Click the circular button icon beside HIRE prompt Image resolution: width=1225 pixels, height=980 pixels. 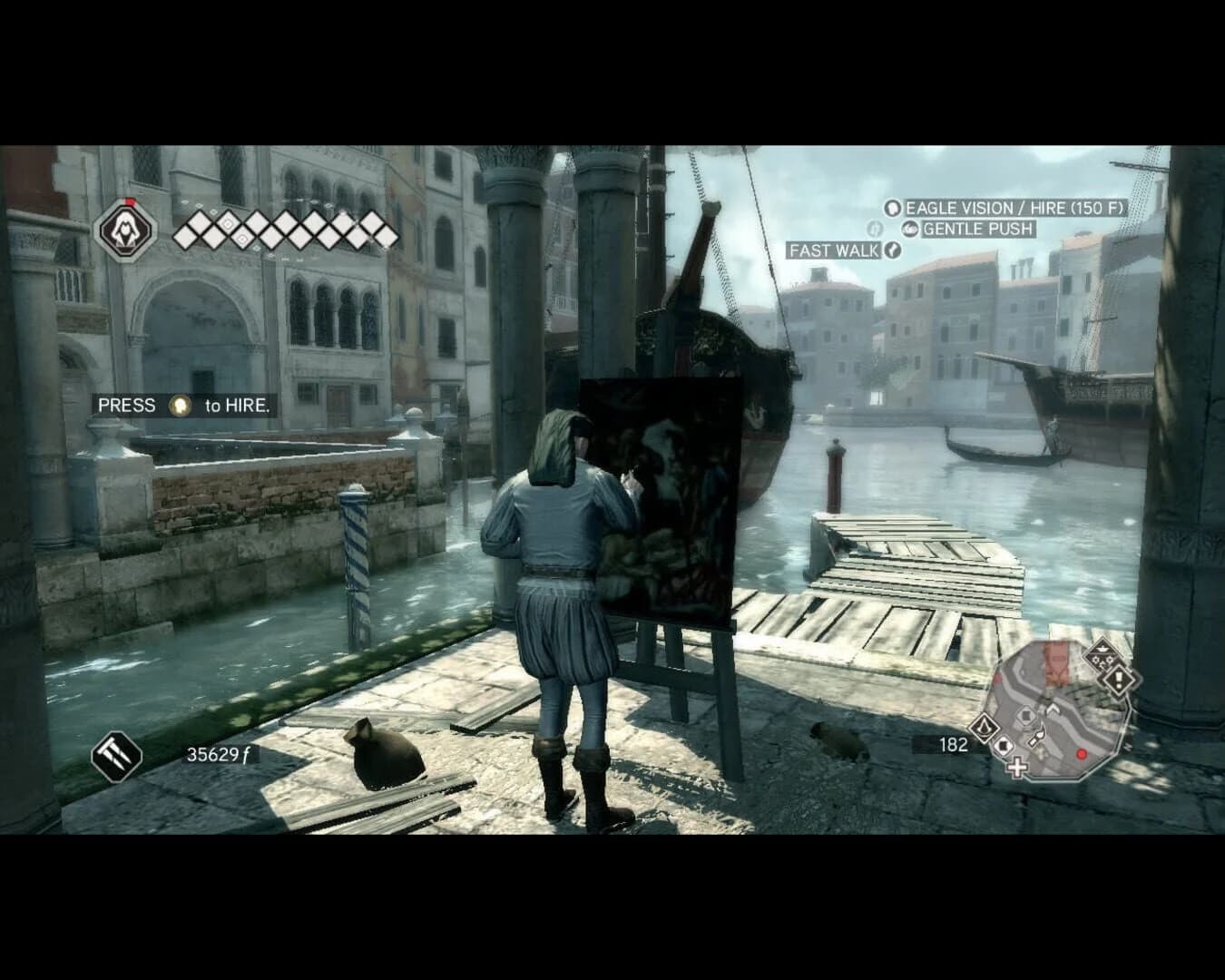click(x=178, y=405)
